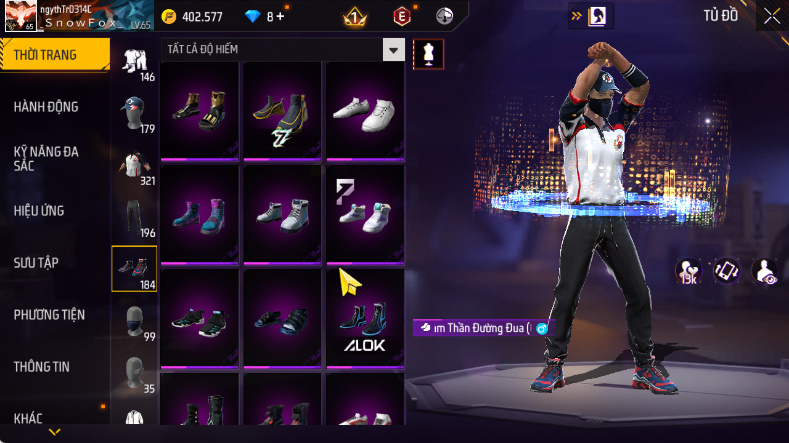The image size is (789, 443).
Task: Expand the left menu with the yellow down arrow
Action: 54,432
